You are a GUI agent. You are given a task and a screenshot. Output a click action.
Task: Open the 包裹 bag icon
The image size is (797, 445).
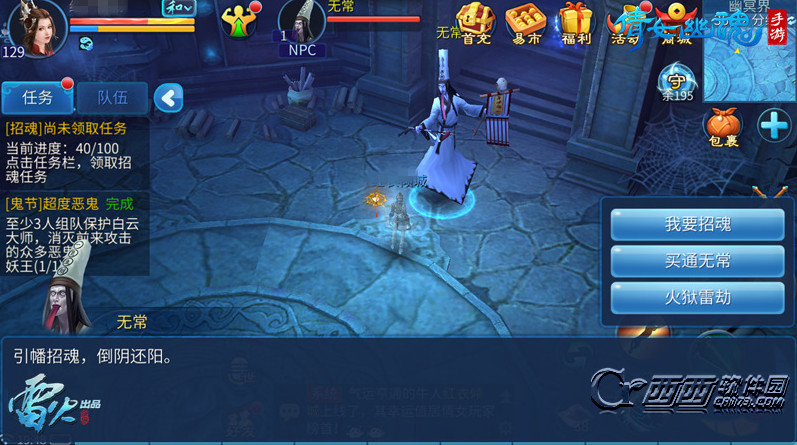point(722,127)
